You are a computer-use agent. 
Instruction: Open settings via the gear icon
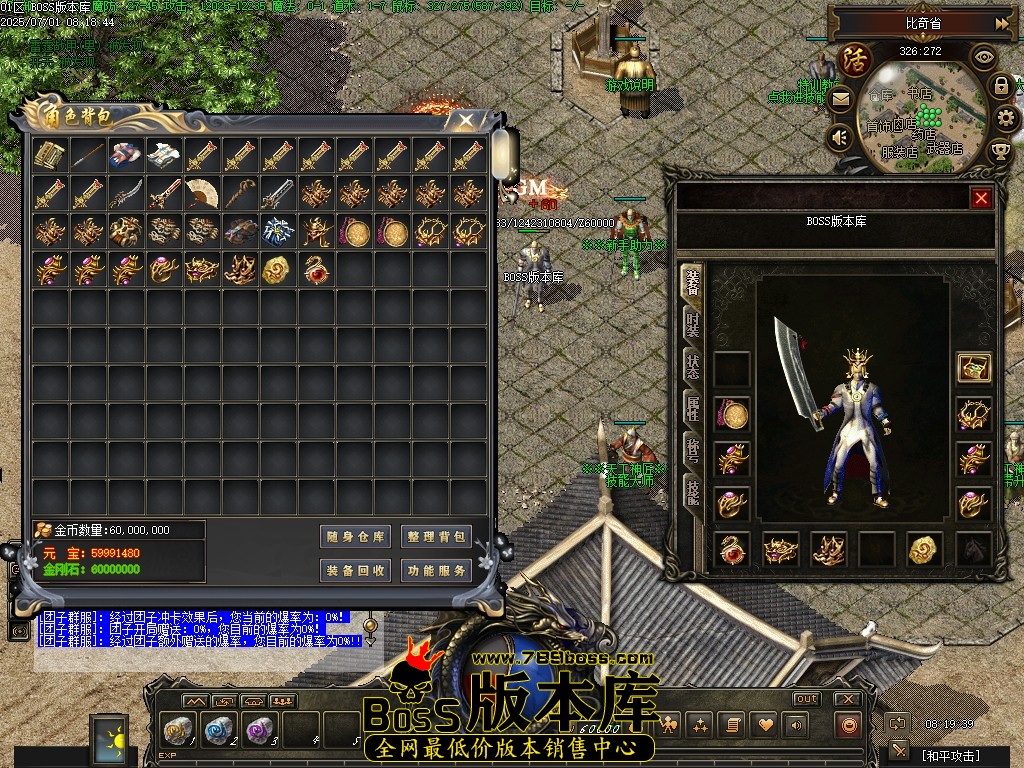click(1006, 119)
